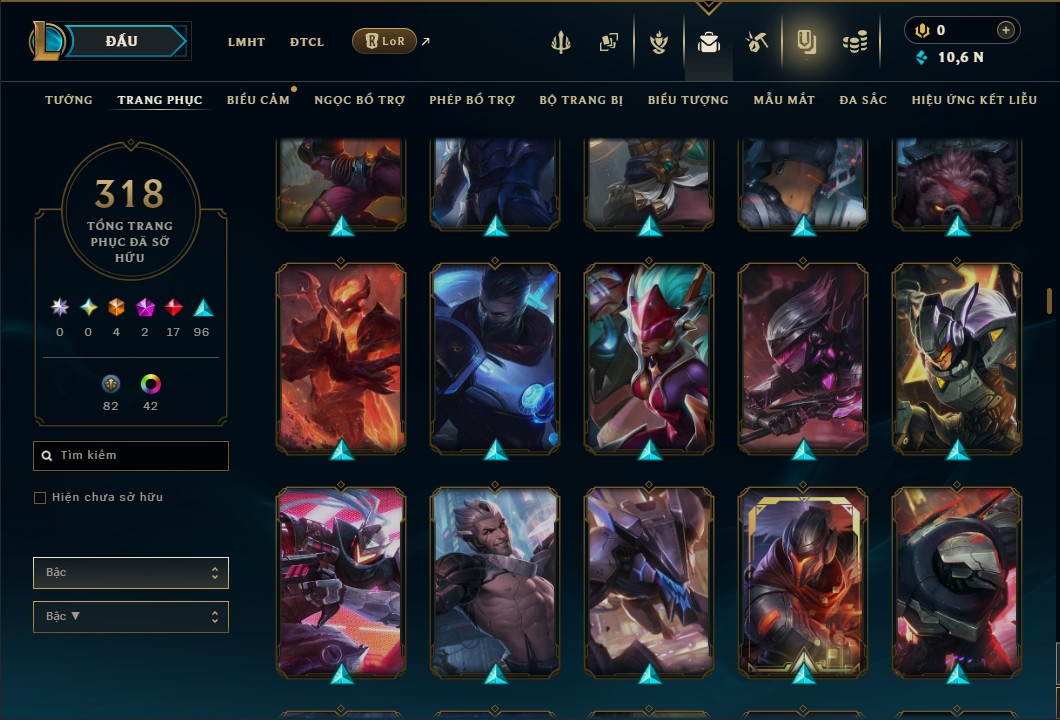Switch to the ĐA SẮC tab
The width and height of the screenshot is (1060, 720).
[x=863, y=100]
